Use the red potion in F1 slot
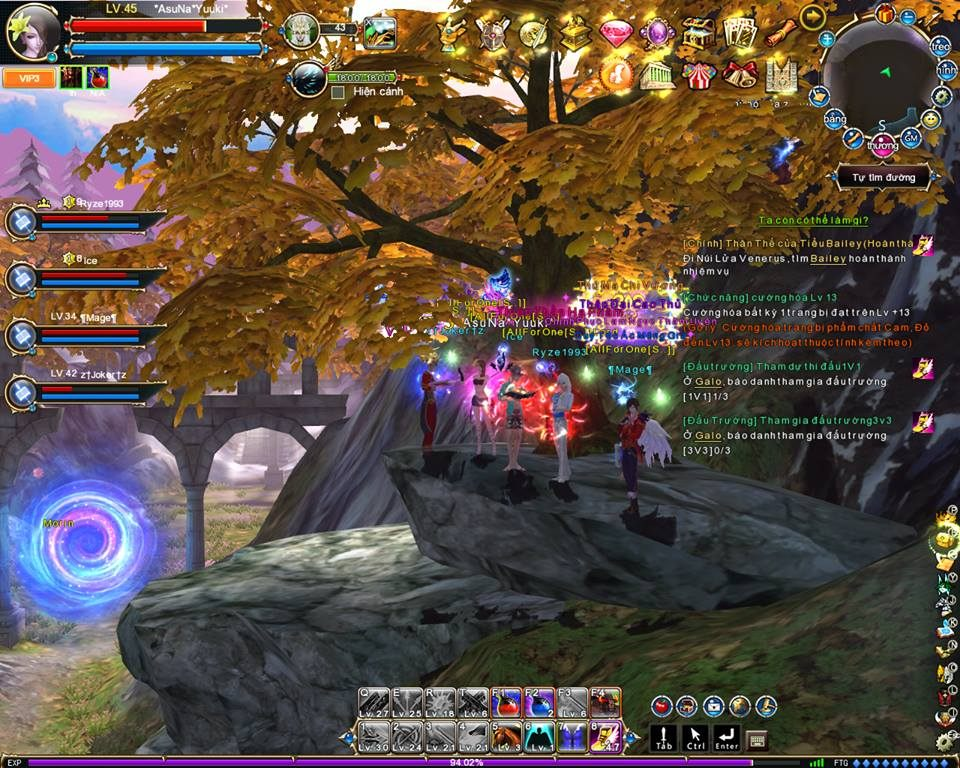 (x=506, y=702)
